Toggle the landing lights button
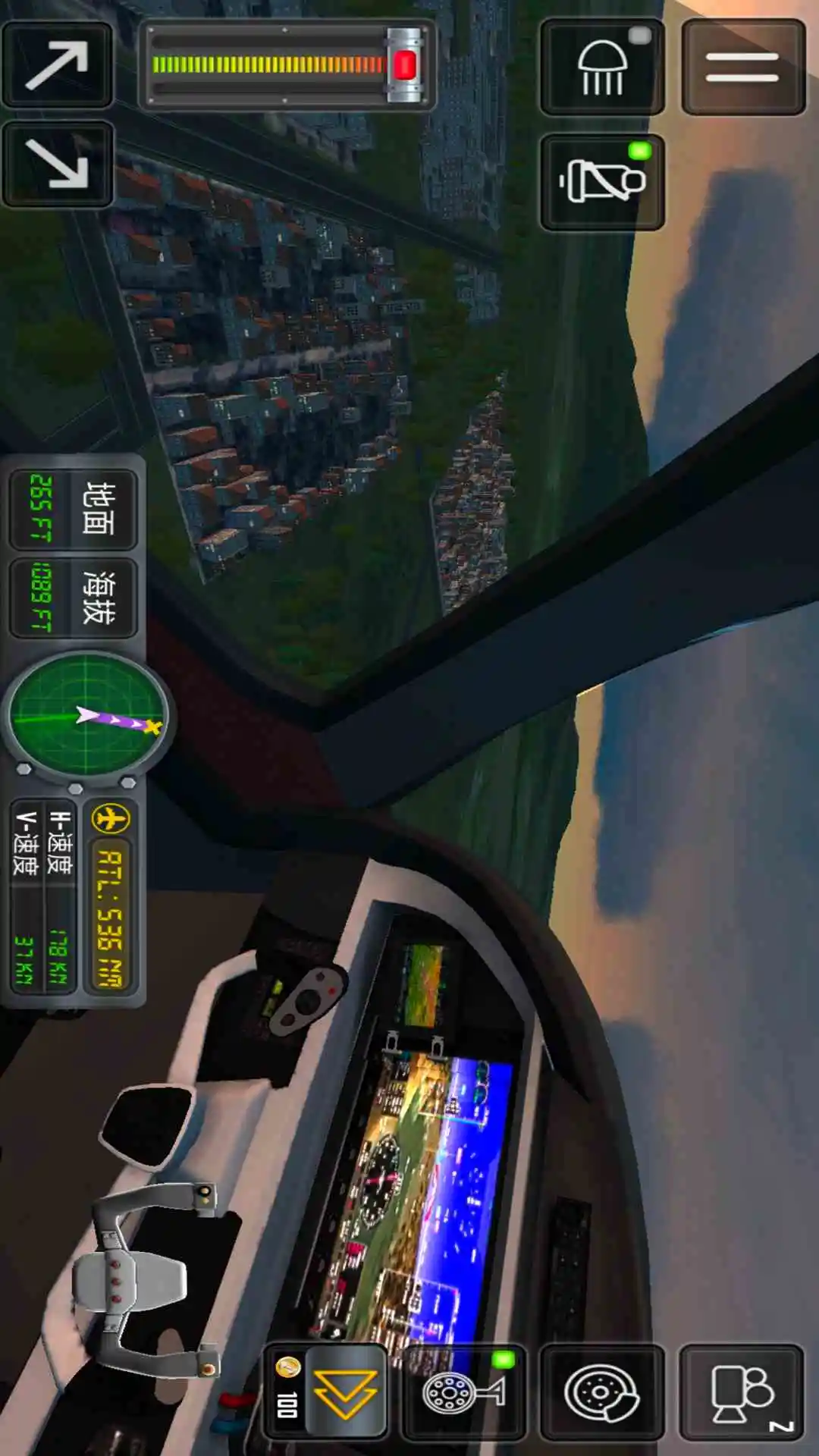The height and width of the screenshot is (1456, 819). click(x=602, y=67)
